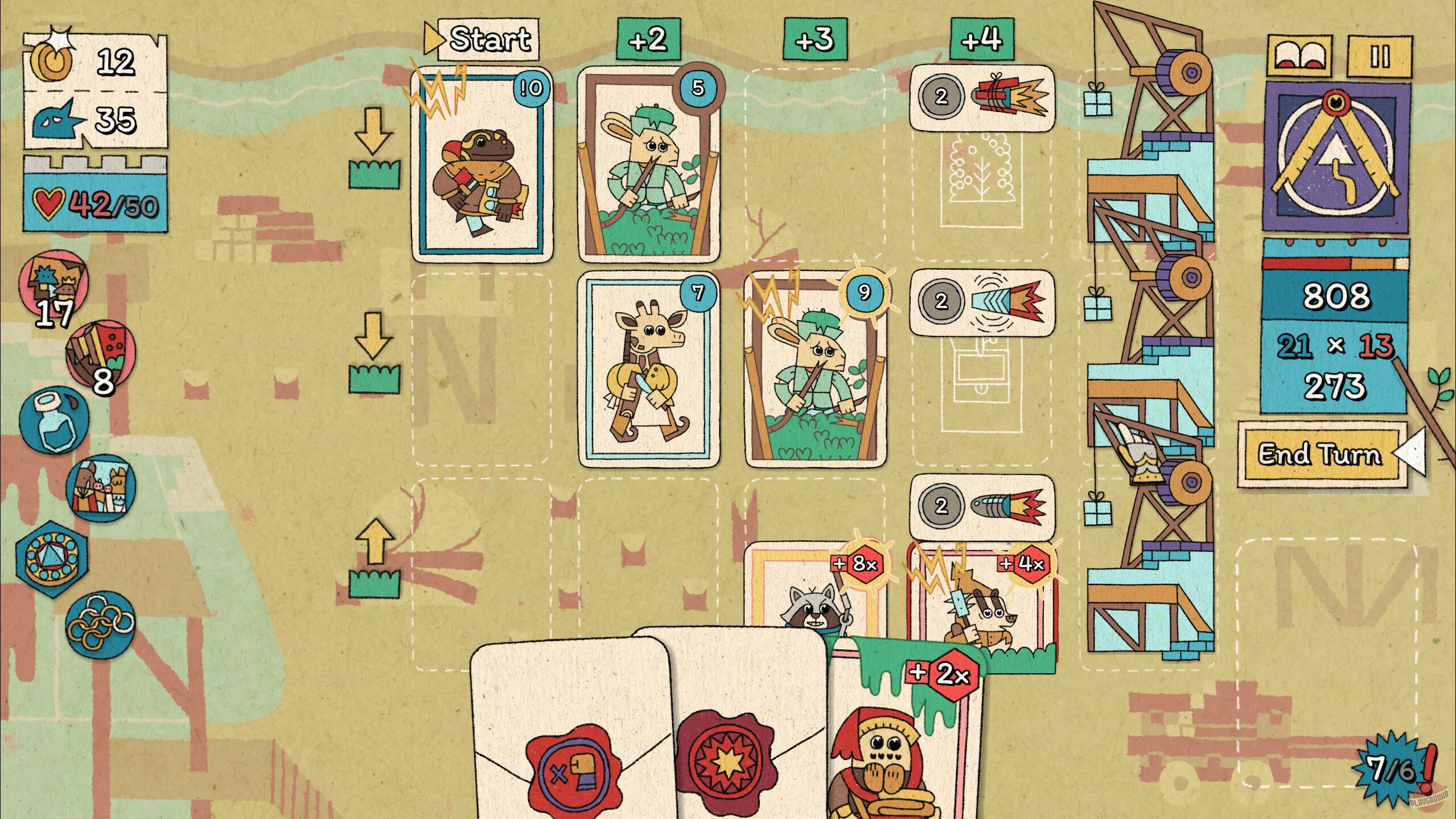Click the pause icon

pyautogui.click(x=1390, y=57)
